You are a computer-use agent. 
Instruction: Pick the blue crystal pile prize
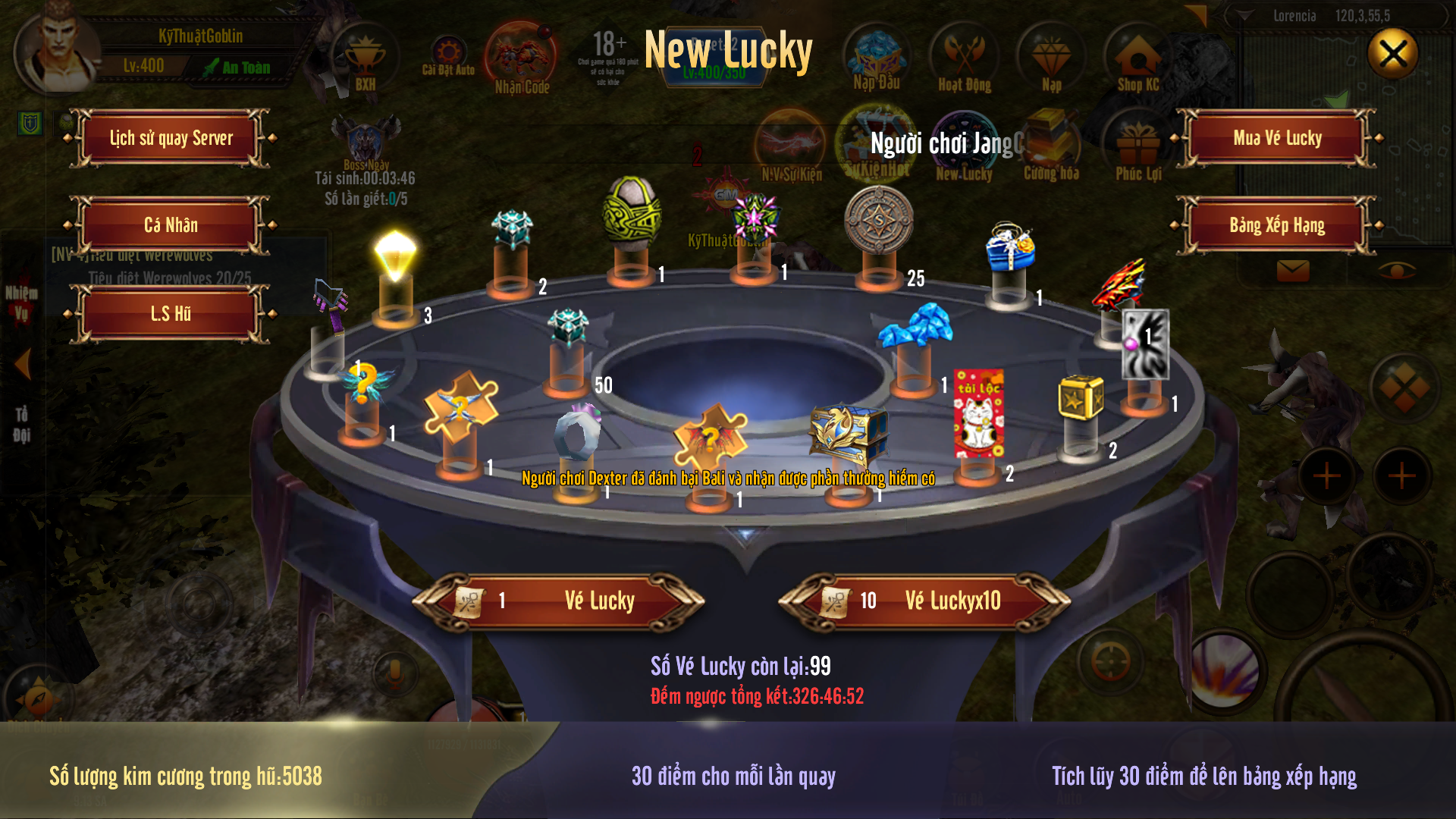pyautogui.click(x=916, y=326)
